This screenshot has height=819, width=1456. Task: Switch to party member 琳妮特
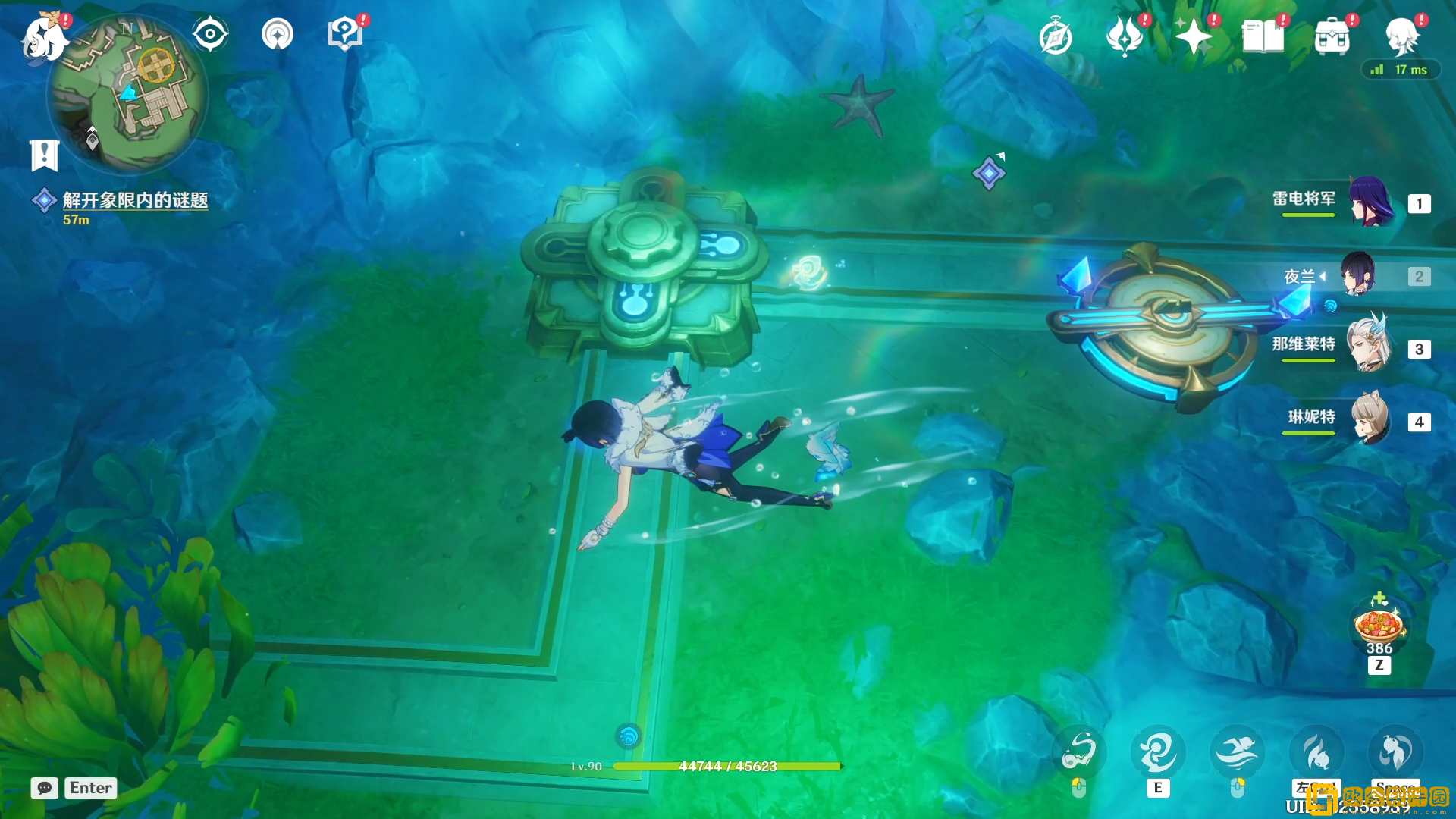[1370, 419]
